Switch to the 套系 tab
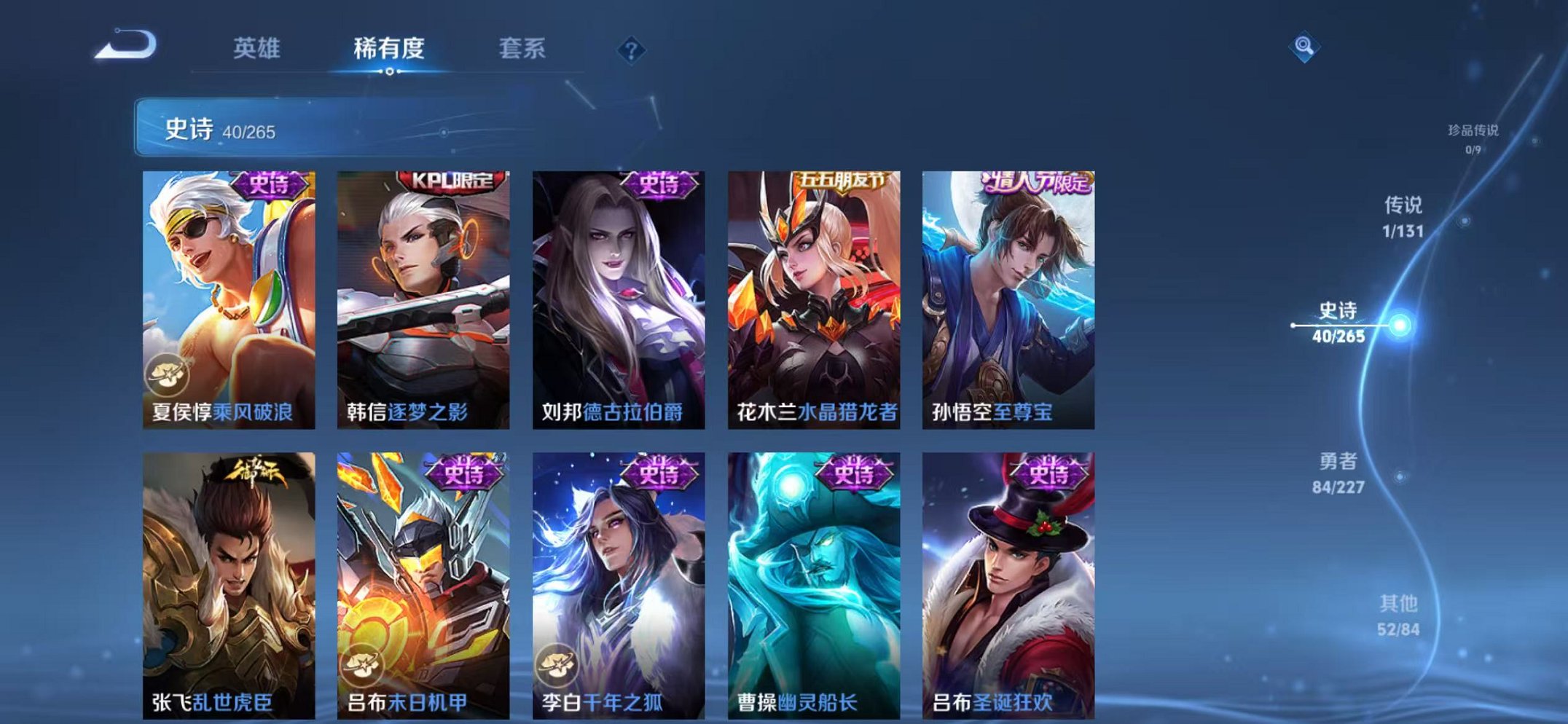The image size is (1568, 724). point(520,50)
